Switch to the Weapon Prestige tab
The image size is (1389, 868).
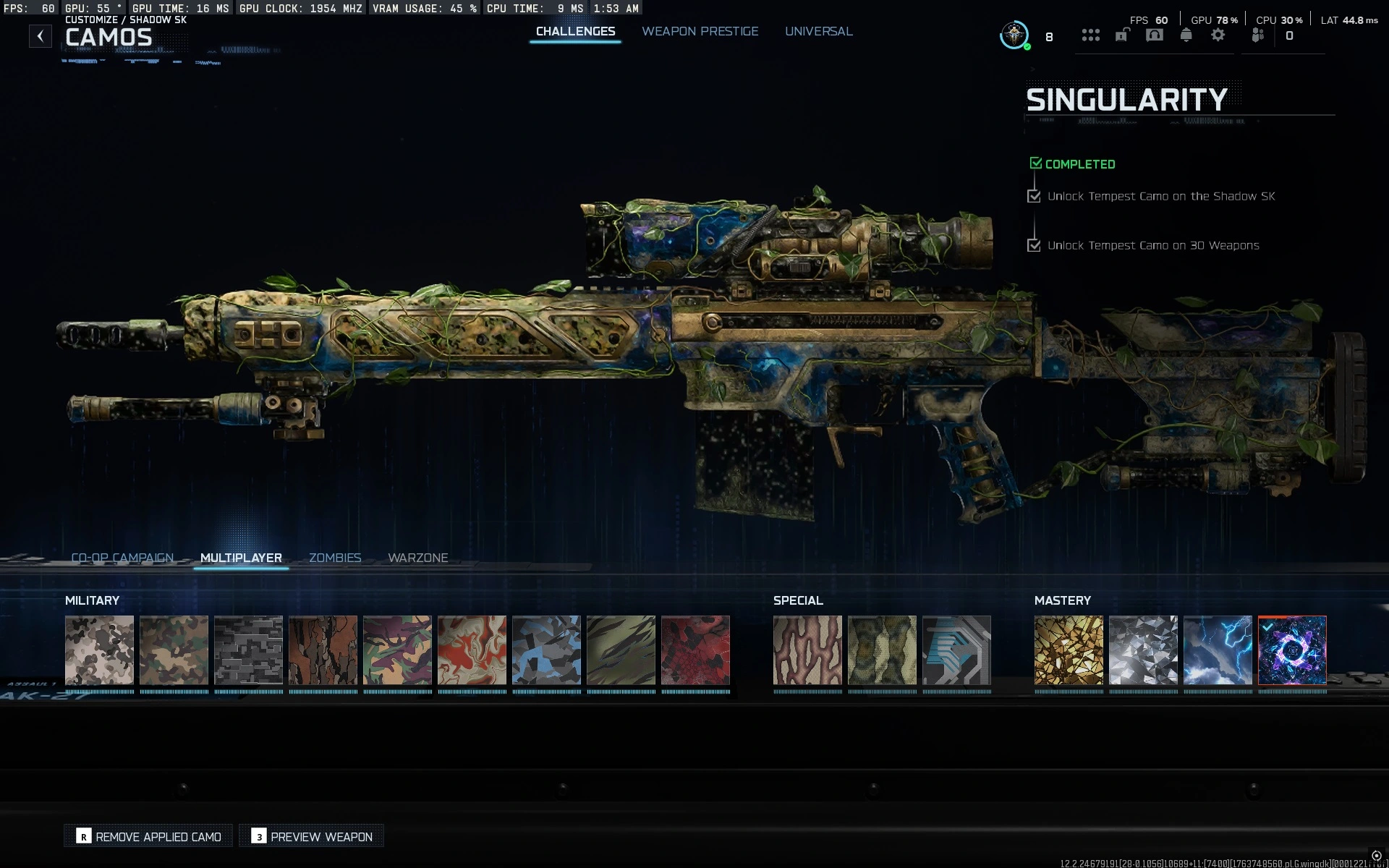pyautogui.click(x=700, y=31)
